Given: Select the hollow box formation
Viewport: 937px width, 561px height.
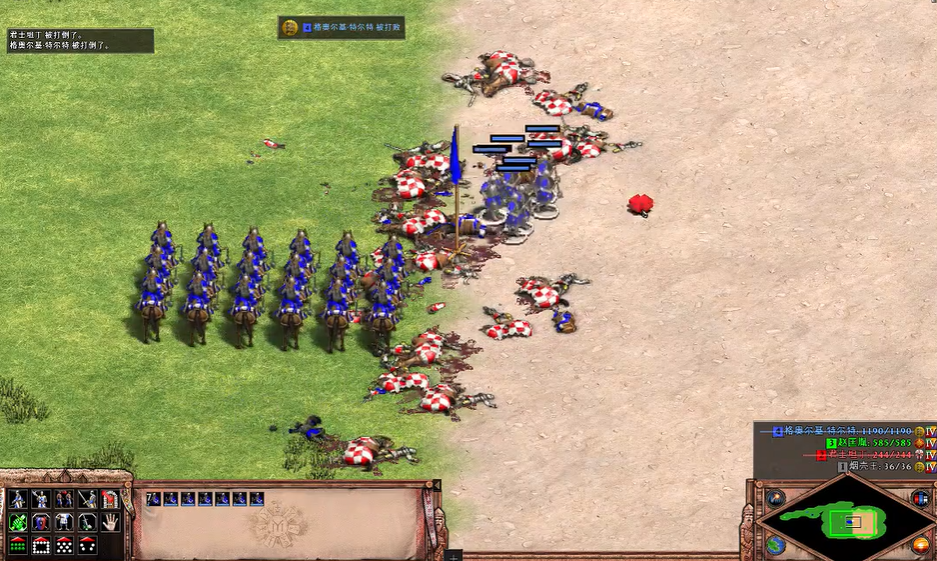Looking at the screenshot, I should [41, 545].
